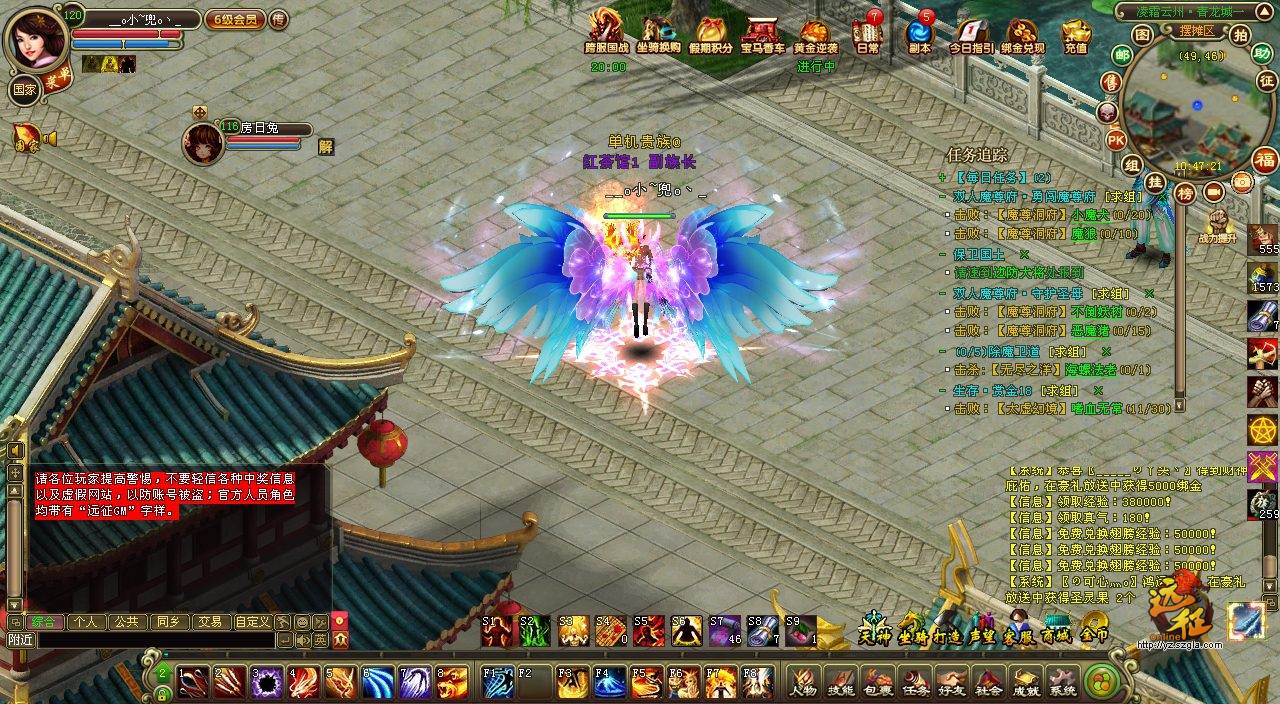Click the 福 welfare button by minimap
Screen dimensions: 1280x704
(x=1265, y=160)
